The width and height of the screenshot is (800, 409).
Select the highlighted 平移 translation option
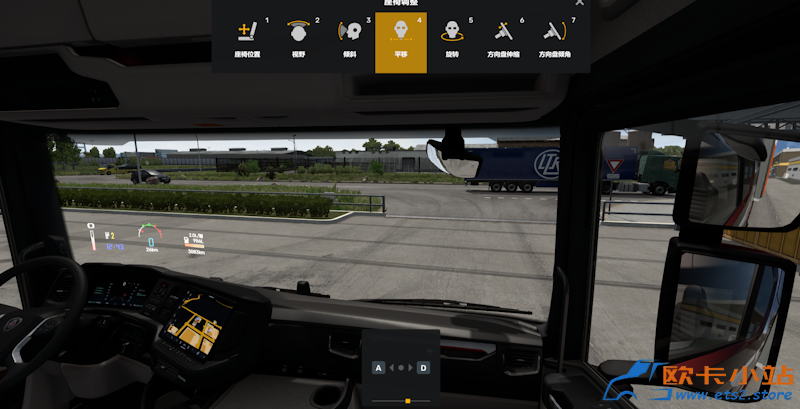click(400, 41)
